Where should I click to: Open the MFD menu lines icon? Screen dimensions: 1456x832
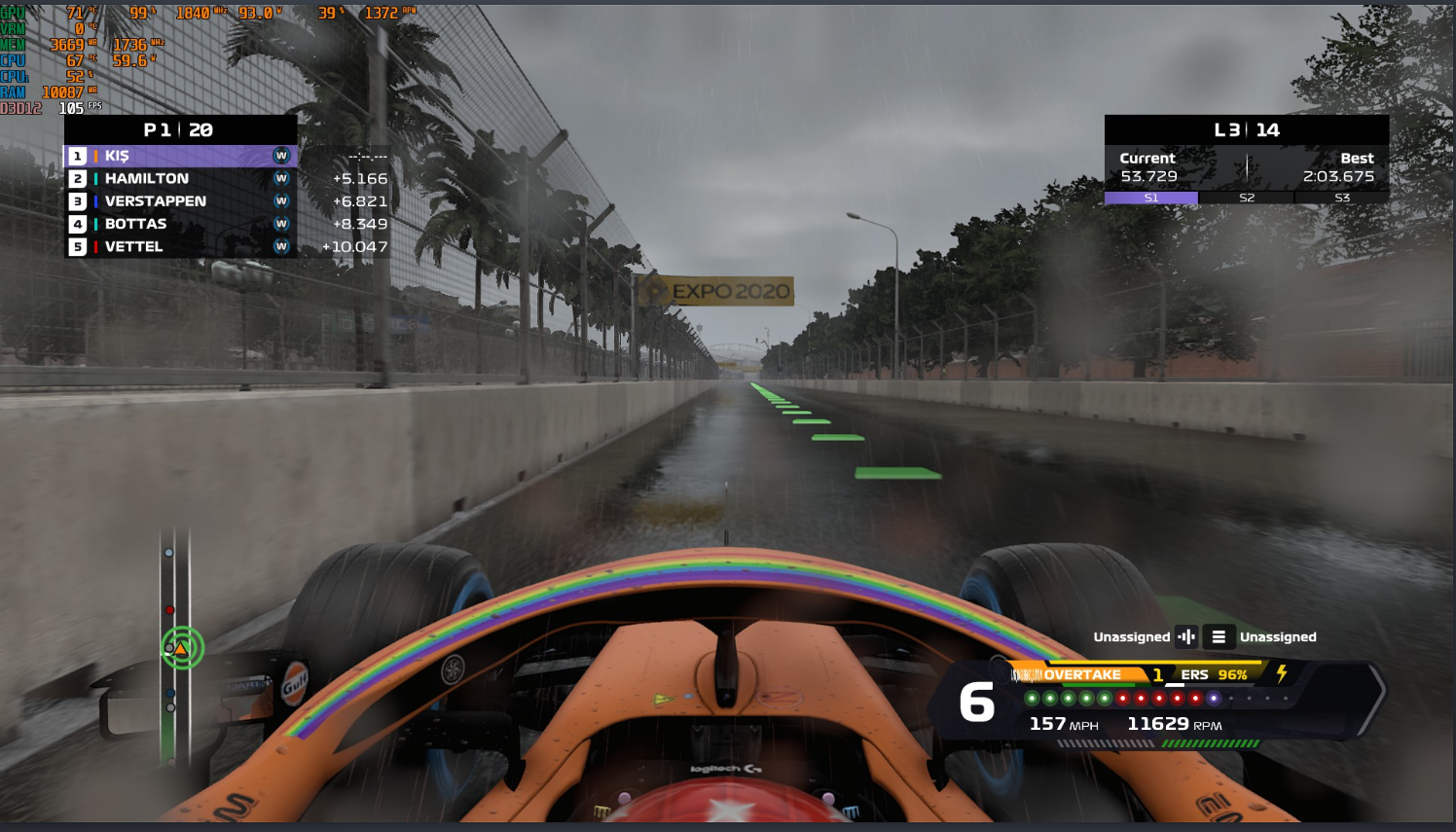(1219, 636)
